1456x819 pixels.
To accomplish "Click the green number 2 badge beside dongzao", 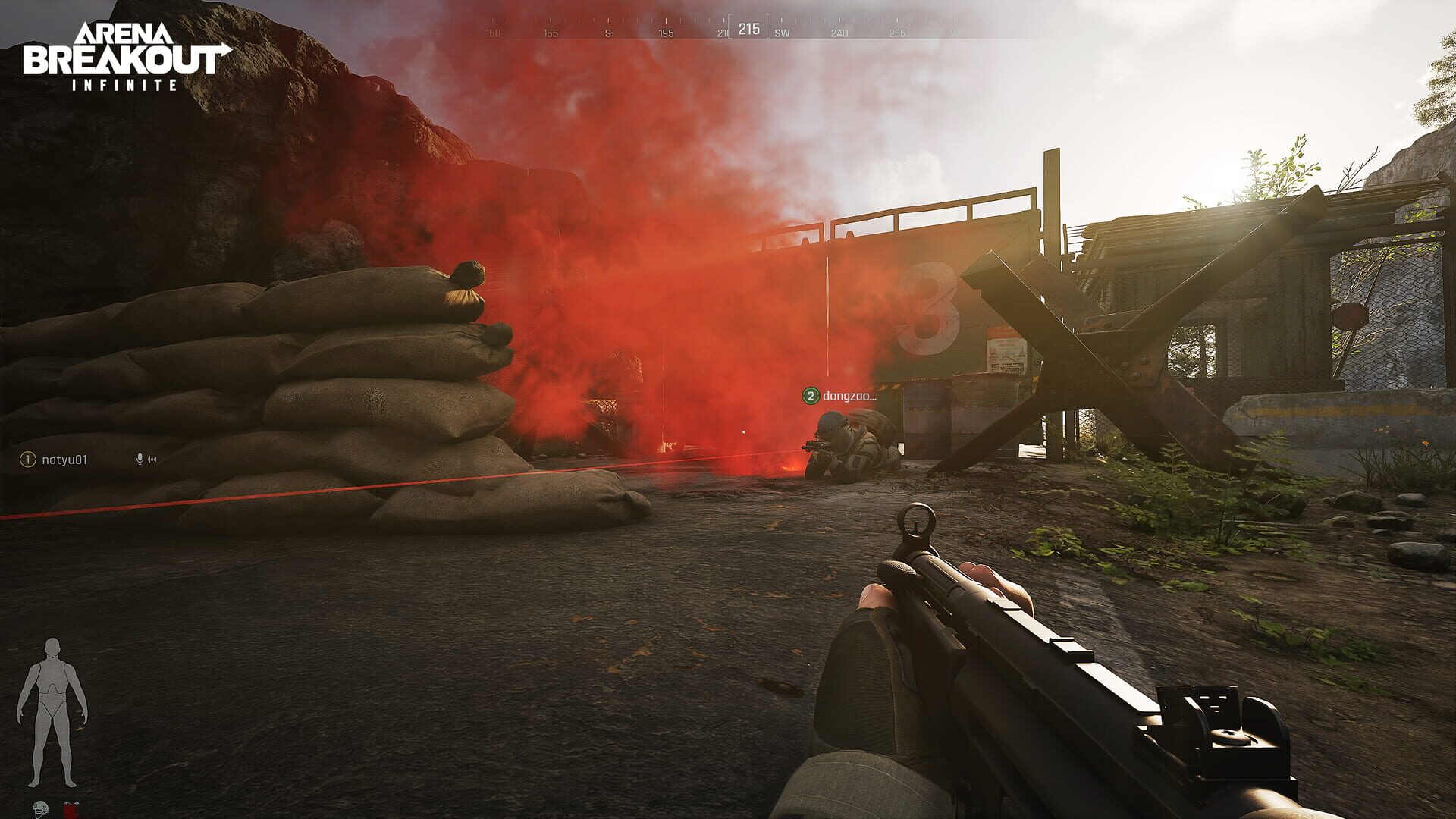I will (x=809, y=395).
